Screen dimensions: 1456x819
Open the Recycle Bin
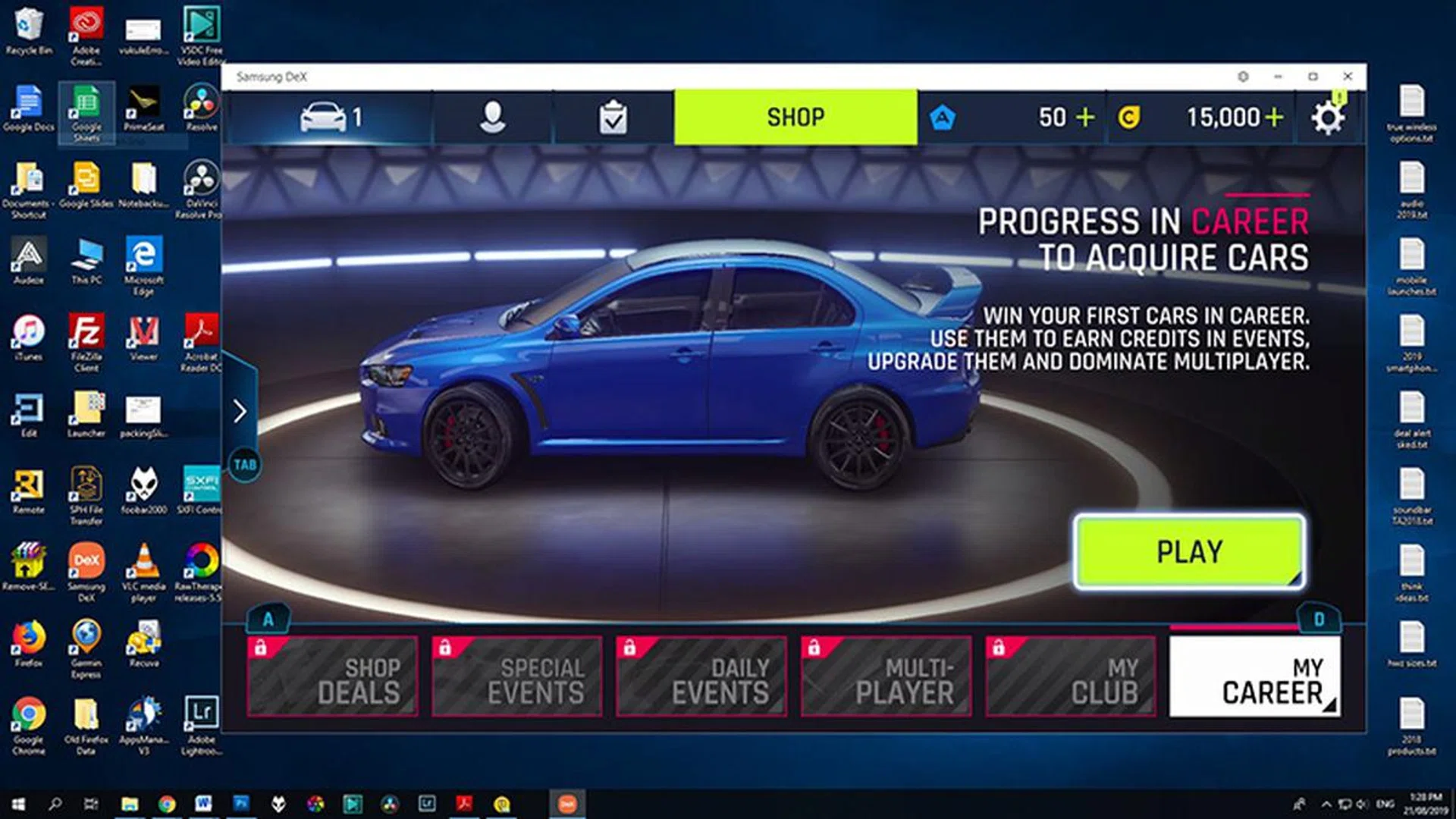point(29,23)
